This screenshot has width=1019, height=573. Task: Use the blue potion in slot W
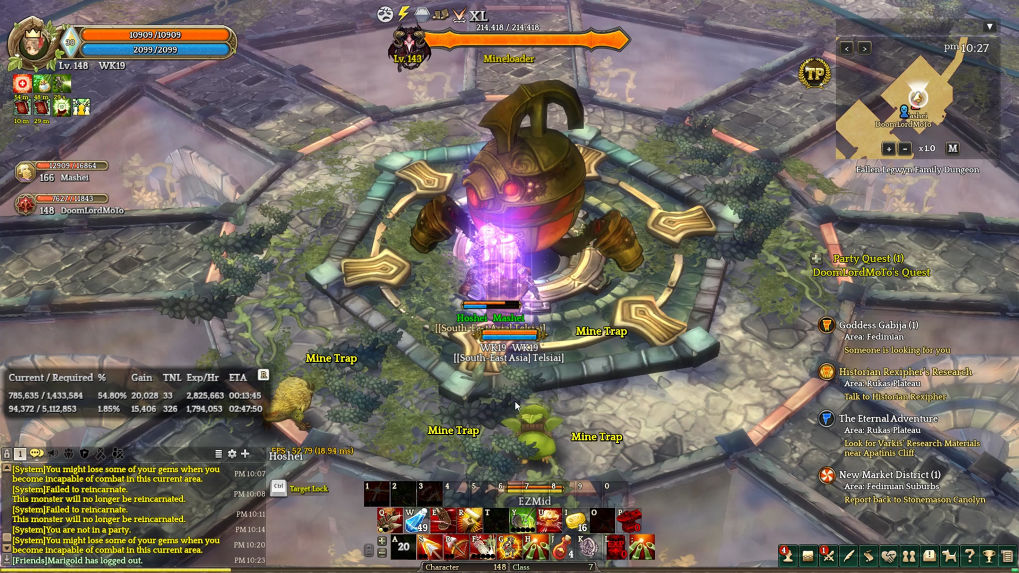coord(416,520)
